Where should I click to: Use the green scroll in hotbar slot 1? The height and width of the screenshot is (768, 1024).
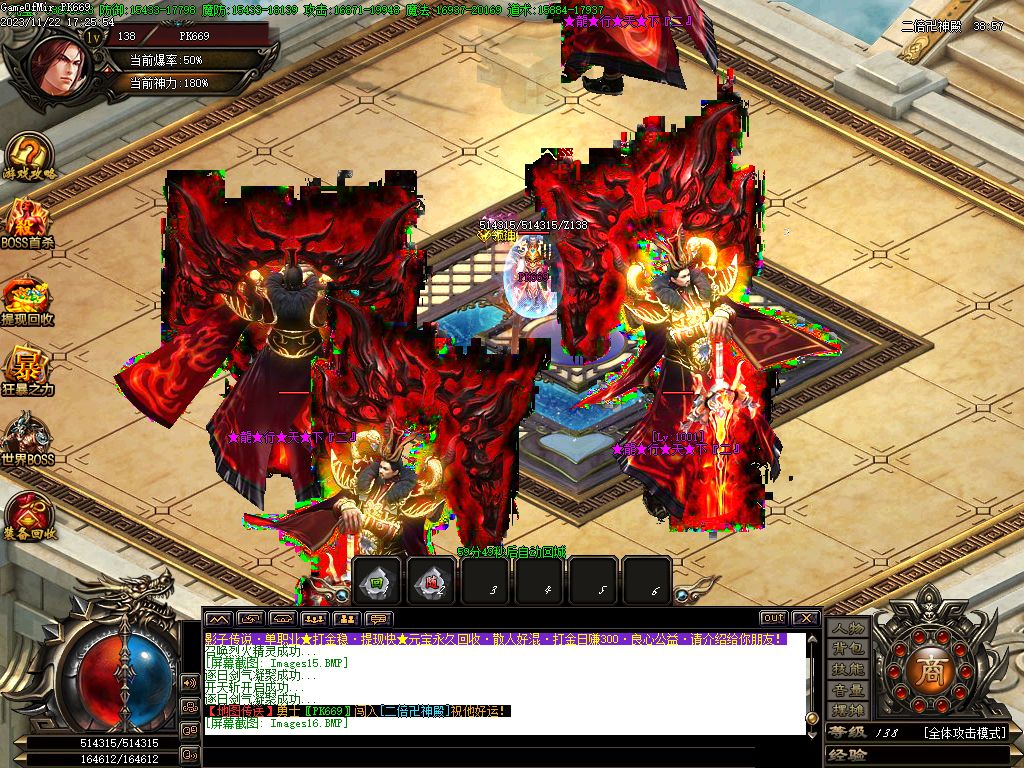pos(378,582)
